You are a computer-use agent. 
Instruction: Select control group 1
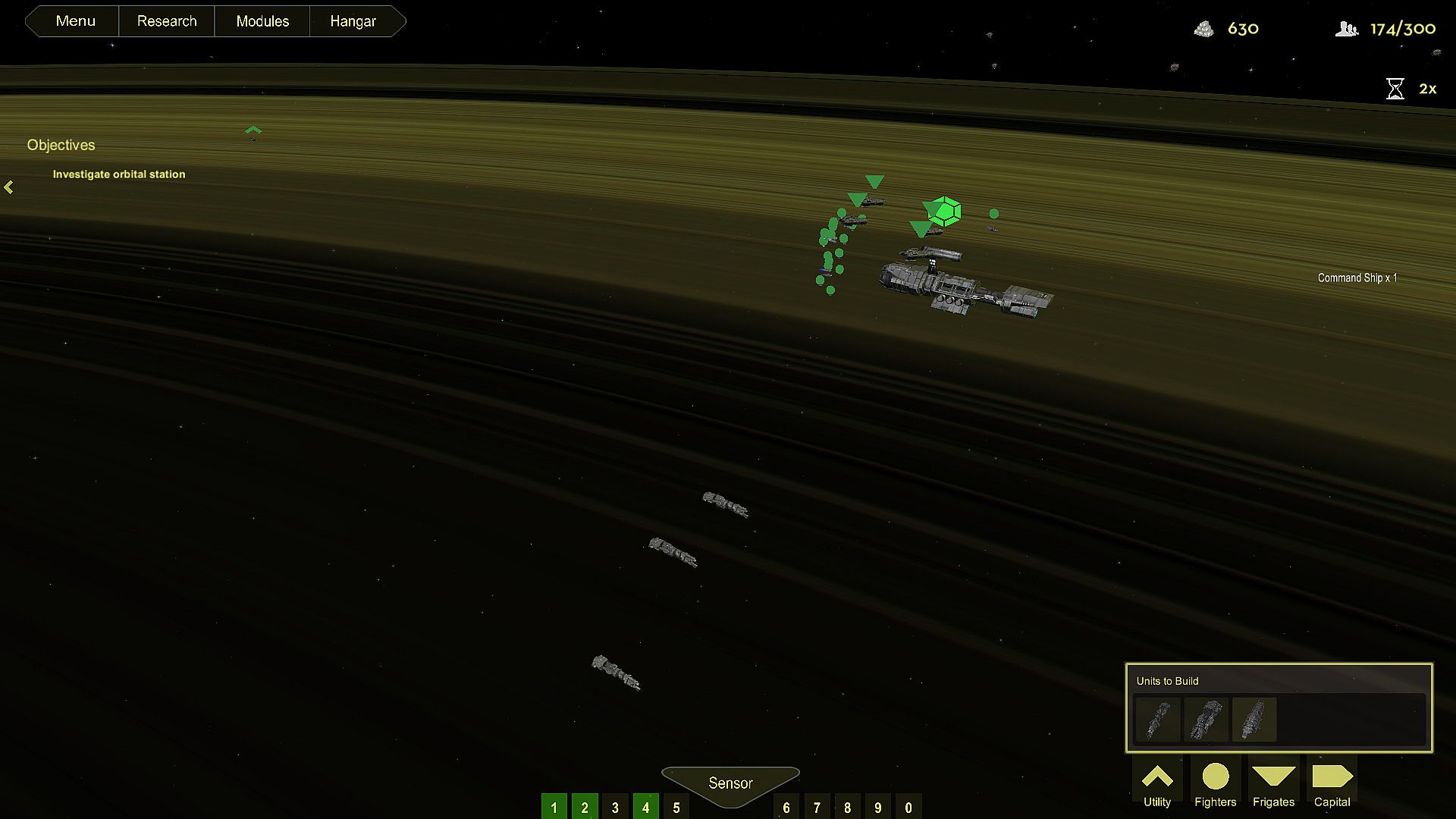click(554, 807)
